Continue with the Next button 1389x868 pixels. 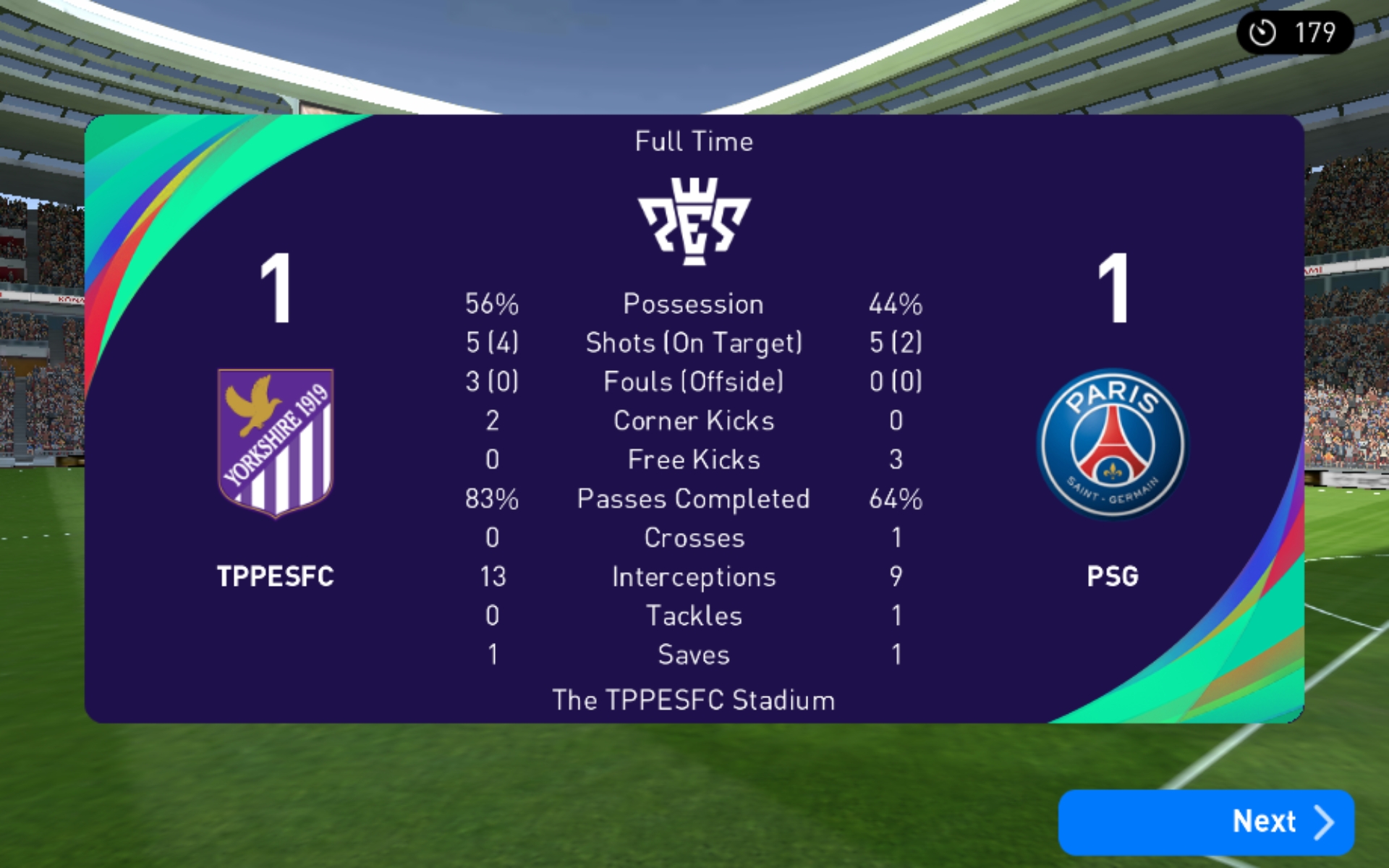[1206, 822]
